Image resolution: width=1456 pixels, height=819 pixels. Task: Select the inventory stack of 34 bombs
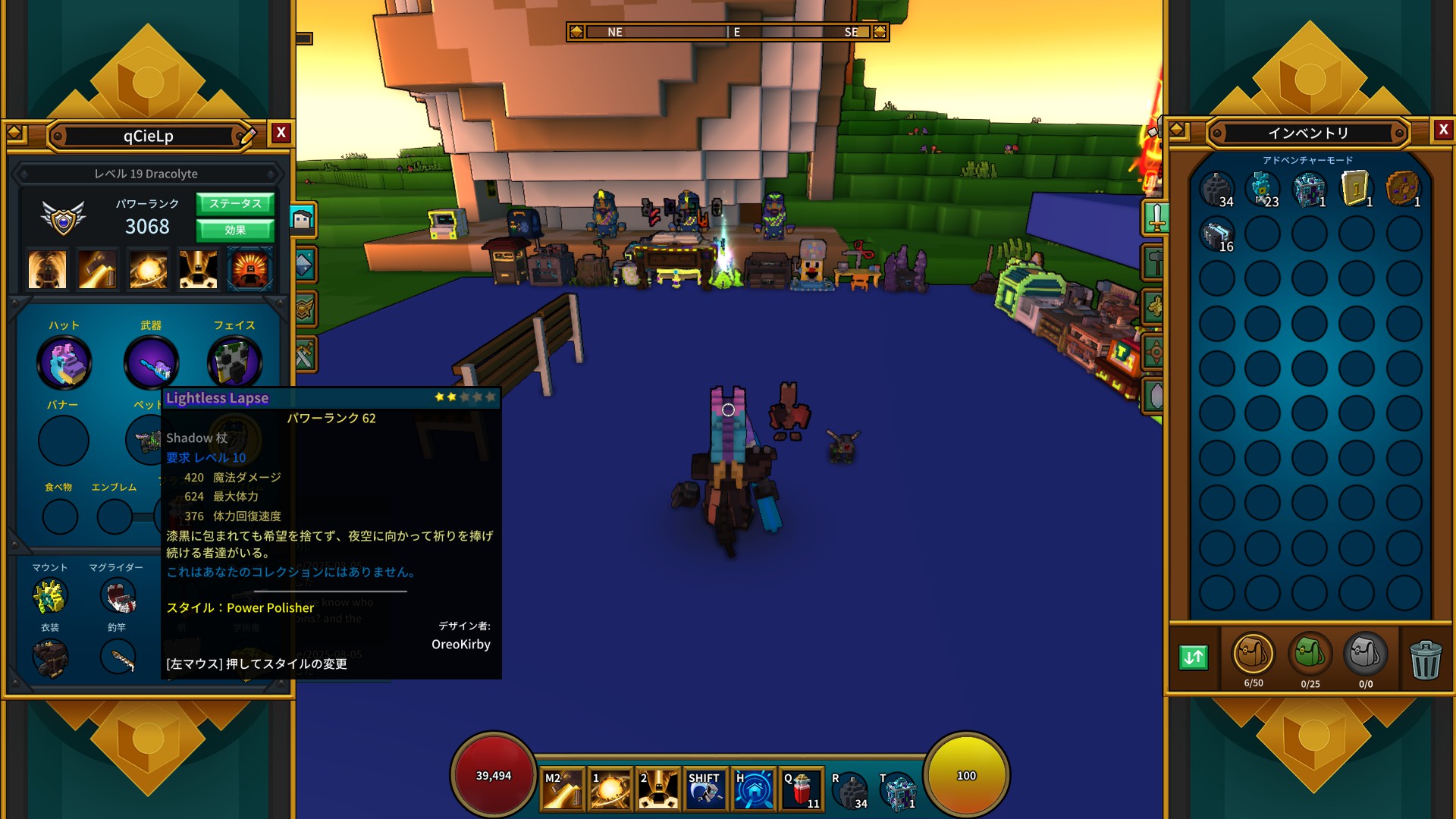[1217, 189]
